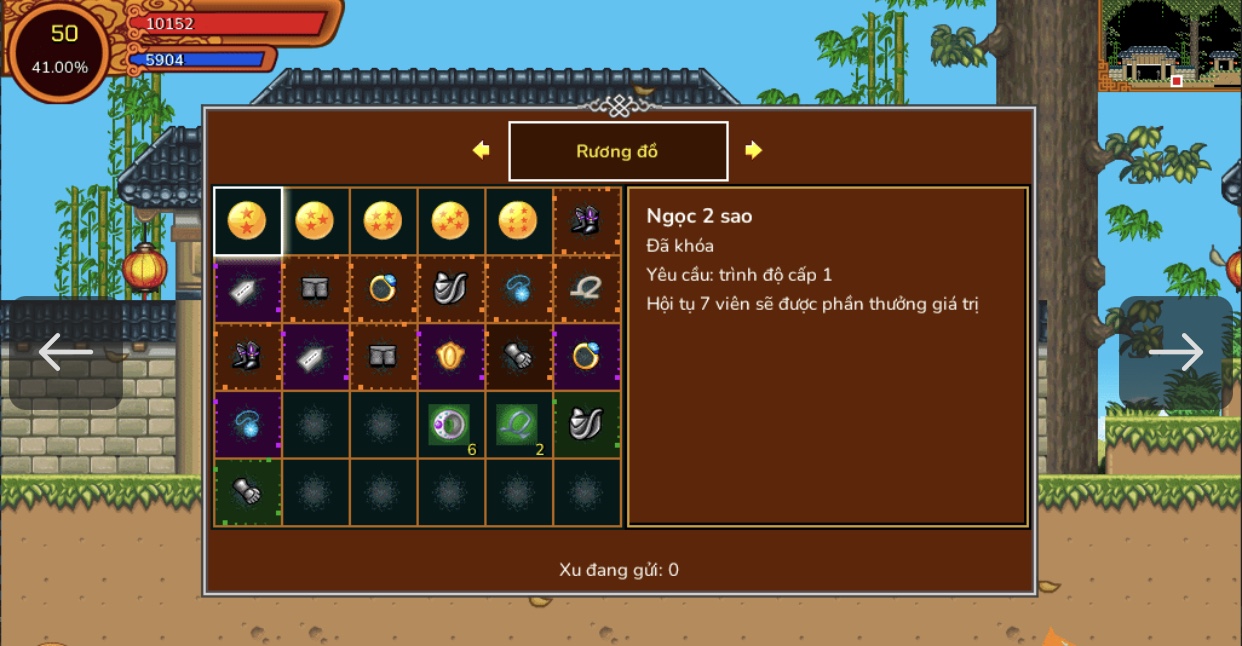Click the Rương đồ tab header
Viewport: 1242px width, 646px height.
click(x=618, y=151)
